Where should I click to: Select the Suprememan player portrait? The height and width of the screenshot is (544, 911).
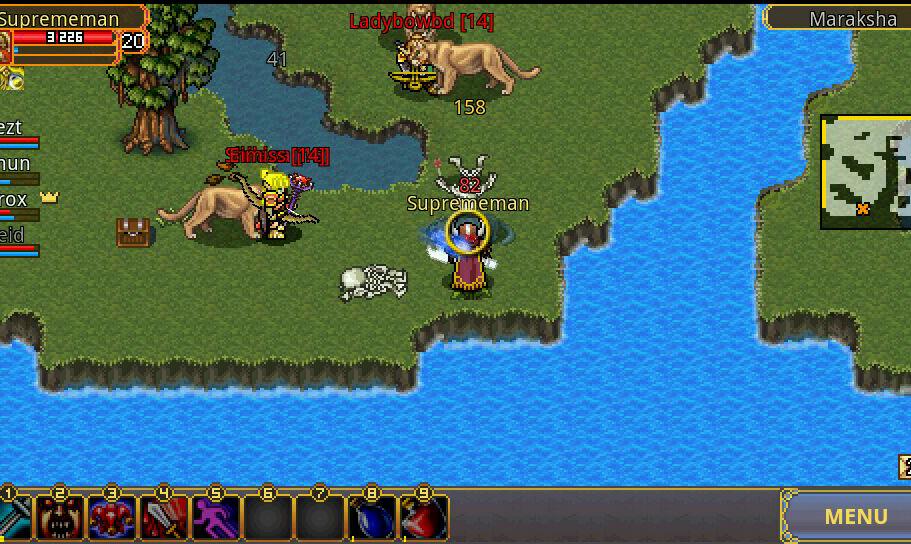pyautogui.click(x=6, y=46)
